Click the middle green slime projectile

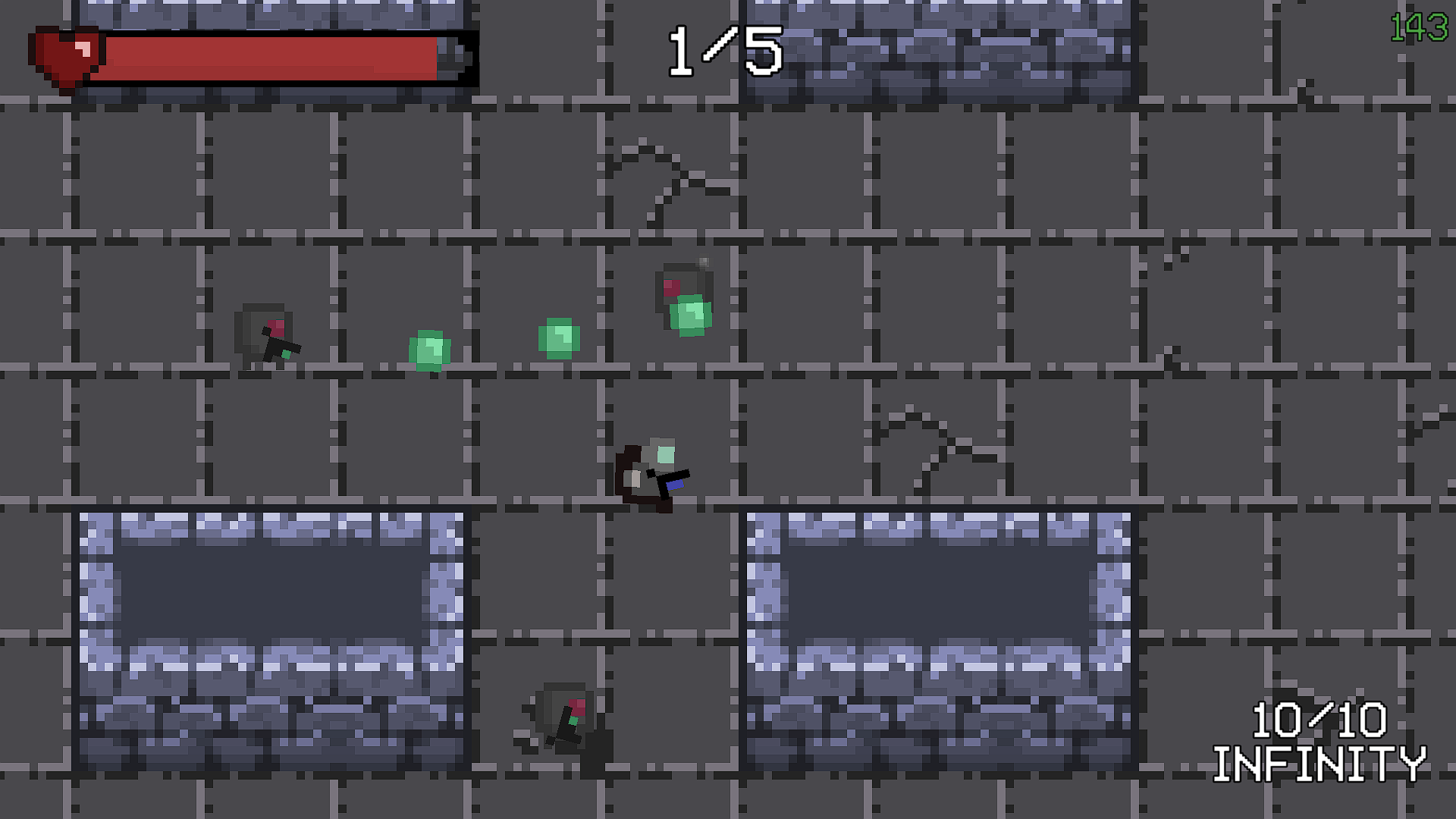[559, 339]
